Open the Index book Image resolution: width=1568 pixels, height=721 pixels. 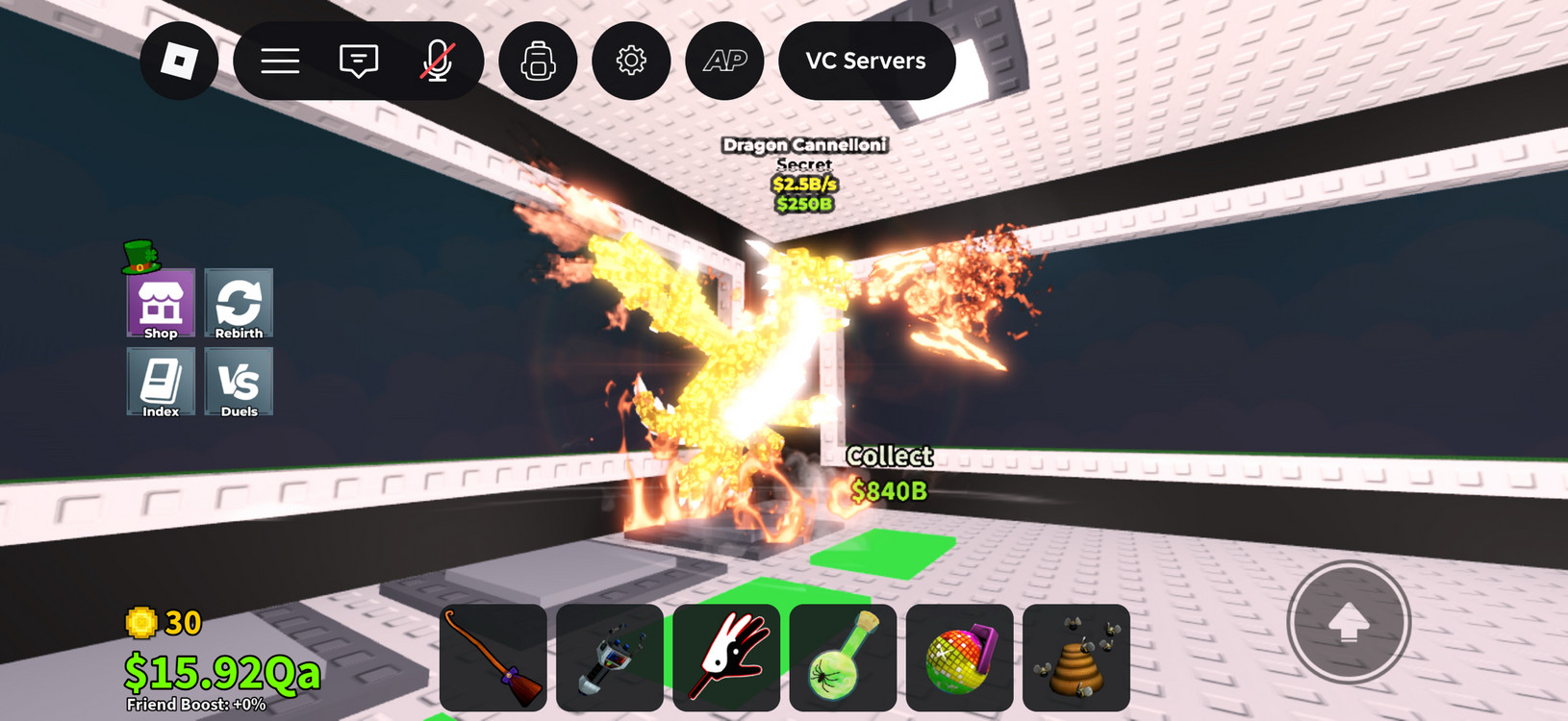pos(161,382)
